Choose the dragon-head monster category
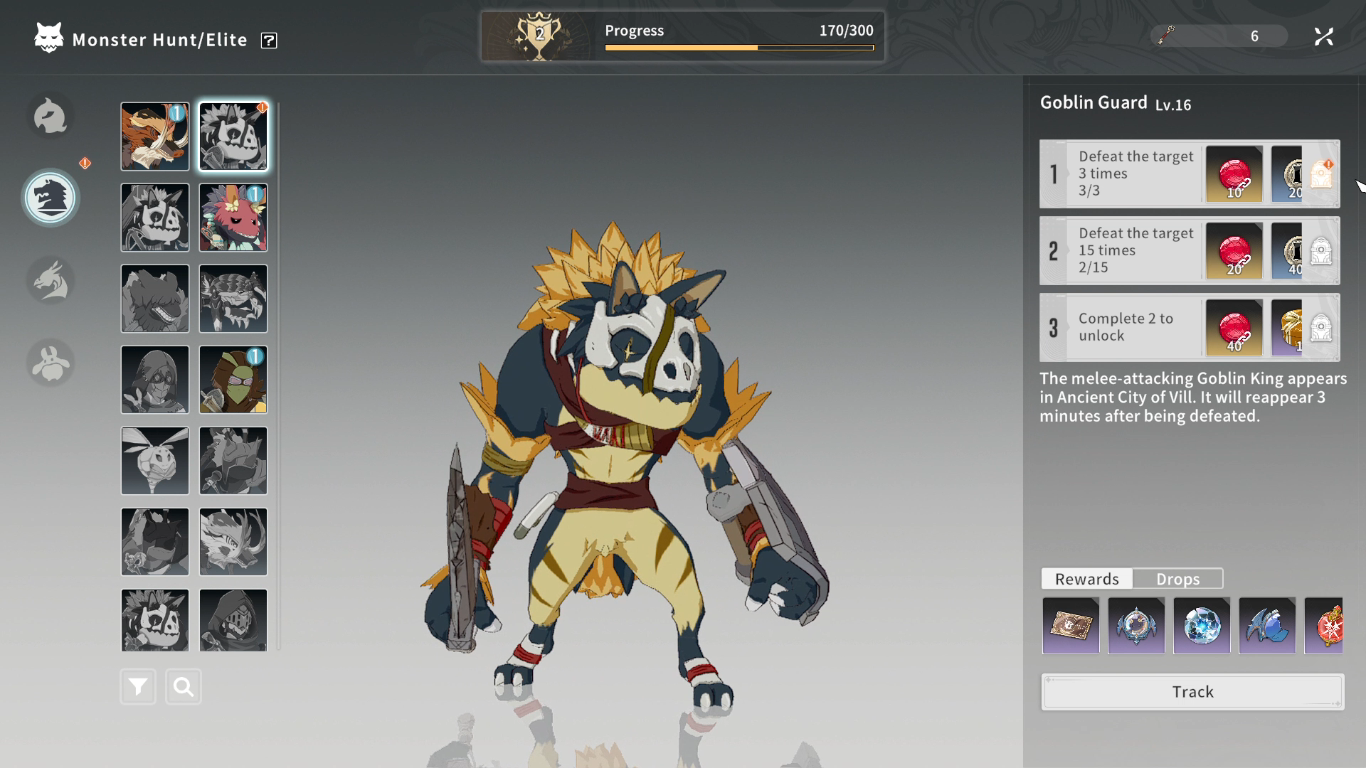Viewport: 1366px width, 768px height. coord(51,280)
